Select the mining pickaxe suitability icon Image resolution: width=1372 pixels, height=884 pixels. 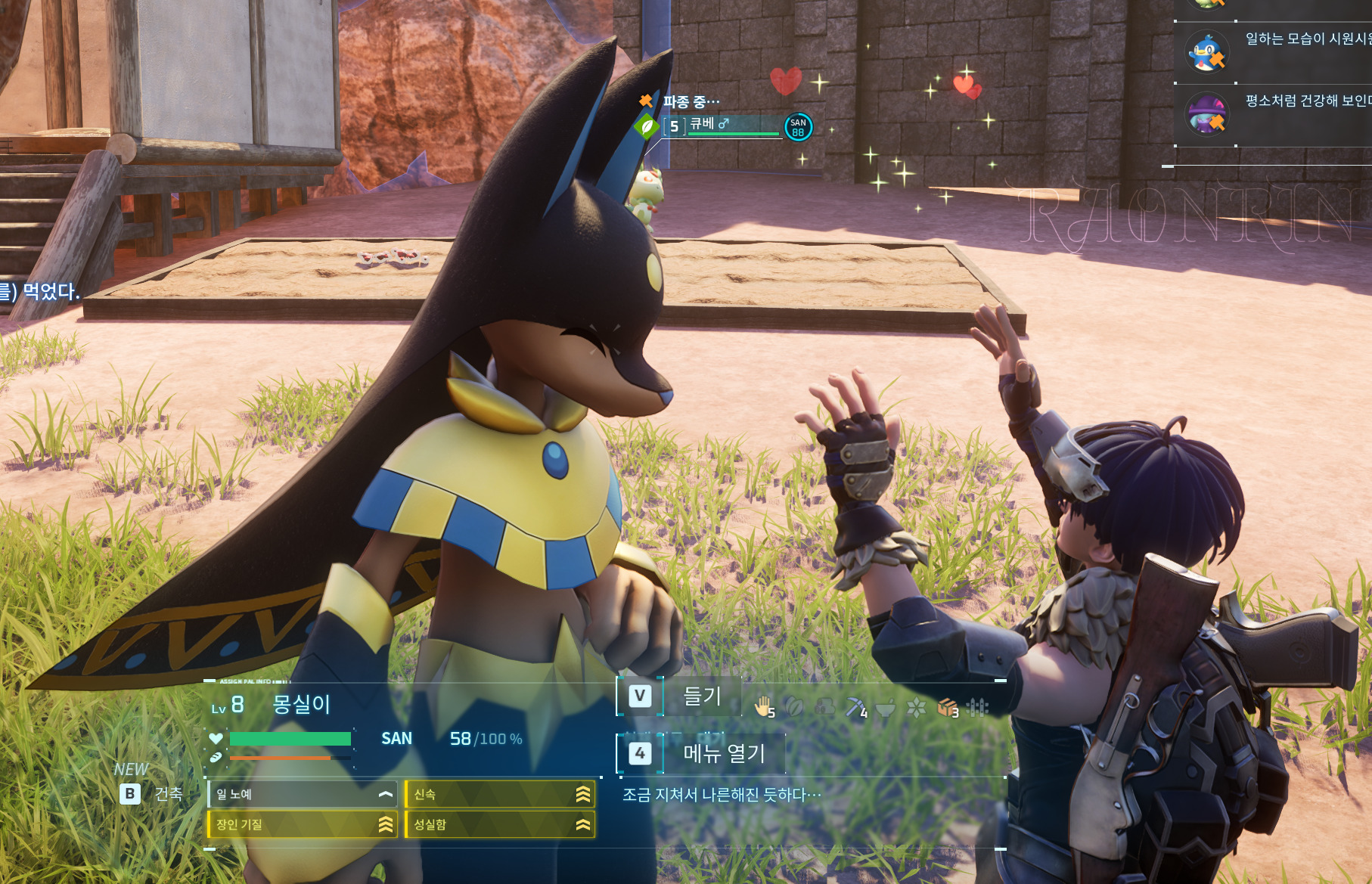pos(855,707)
